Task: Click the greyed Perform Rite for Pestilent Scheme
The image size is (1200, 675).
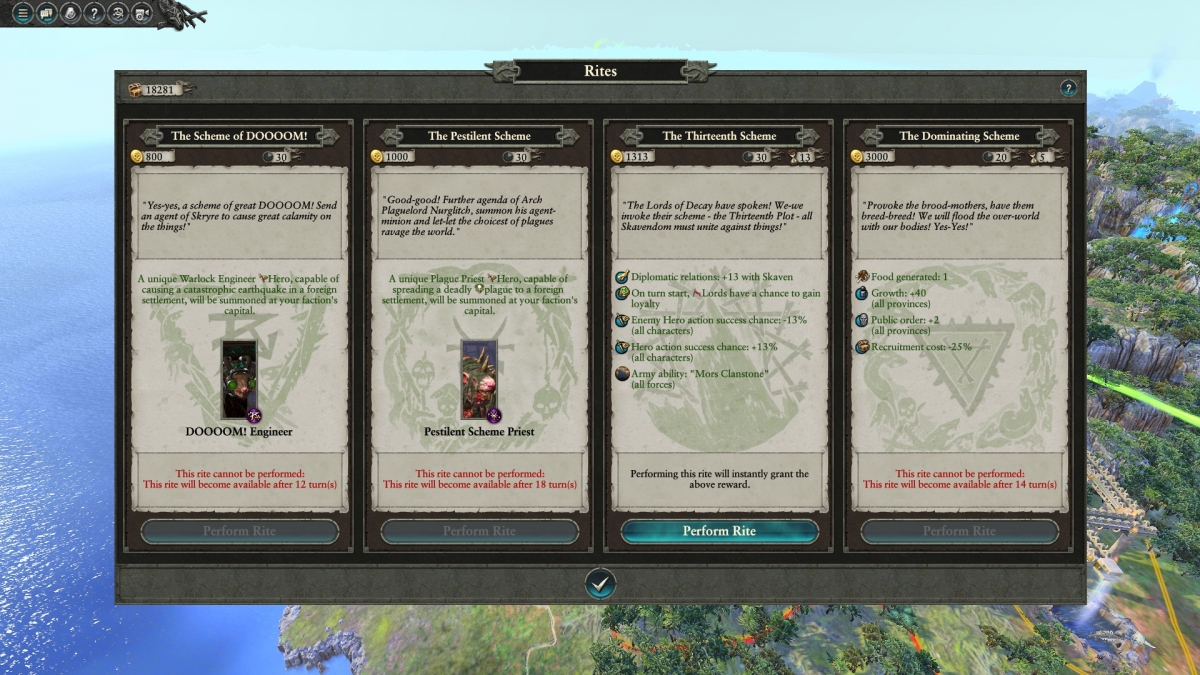Action: pyautogui.click(x=479, y=531)
